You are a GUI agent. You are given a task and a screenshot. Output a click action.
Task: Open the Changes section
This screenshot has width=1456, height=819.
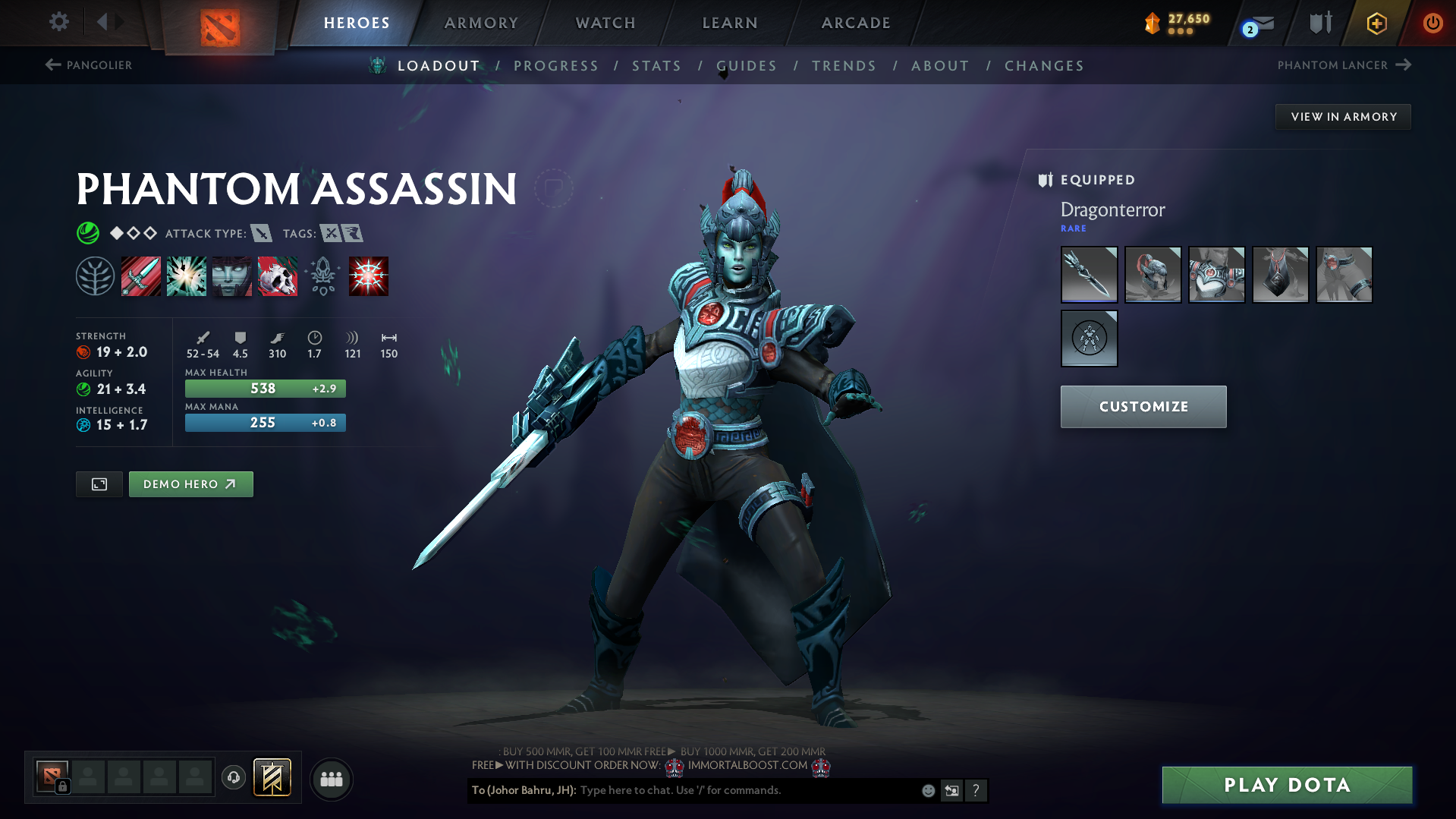(1044, 66)
